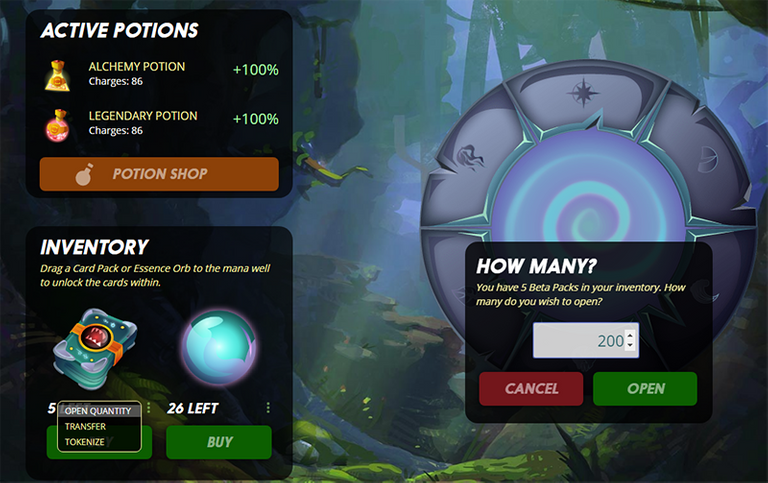This screenshot has height=483, width=768.
Task: Confirm with the green Open button
Action: 645,389
